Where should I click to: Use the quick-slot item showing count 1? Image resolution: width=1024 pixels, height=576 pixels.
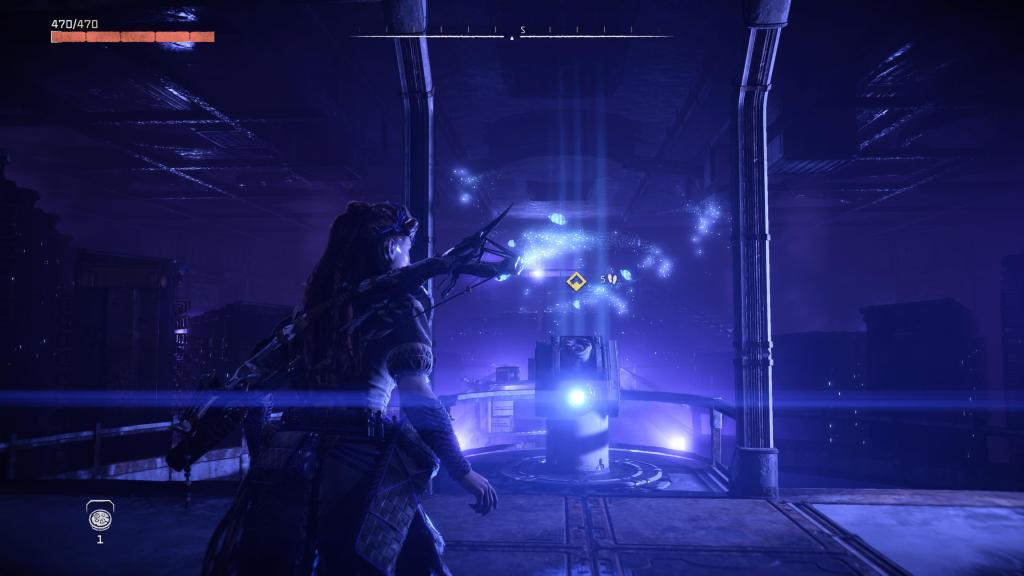pyautogui.click(x=99, y=516)
